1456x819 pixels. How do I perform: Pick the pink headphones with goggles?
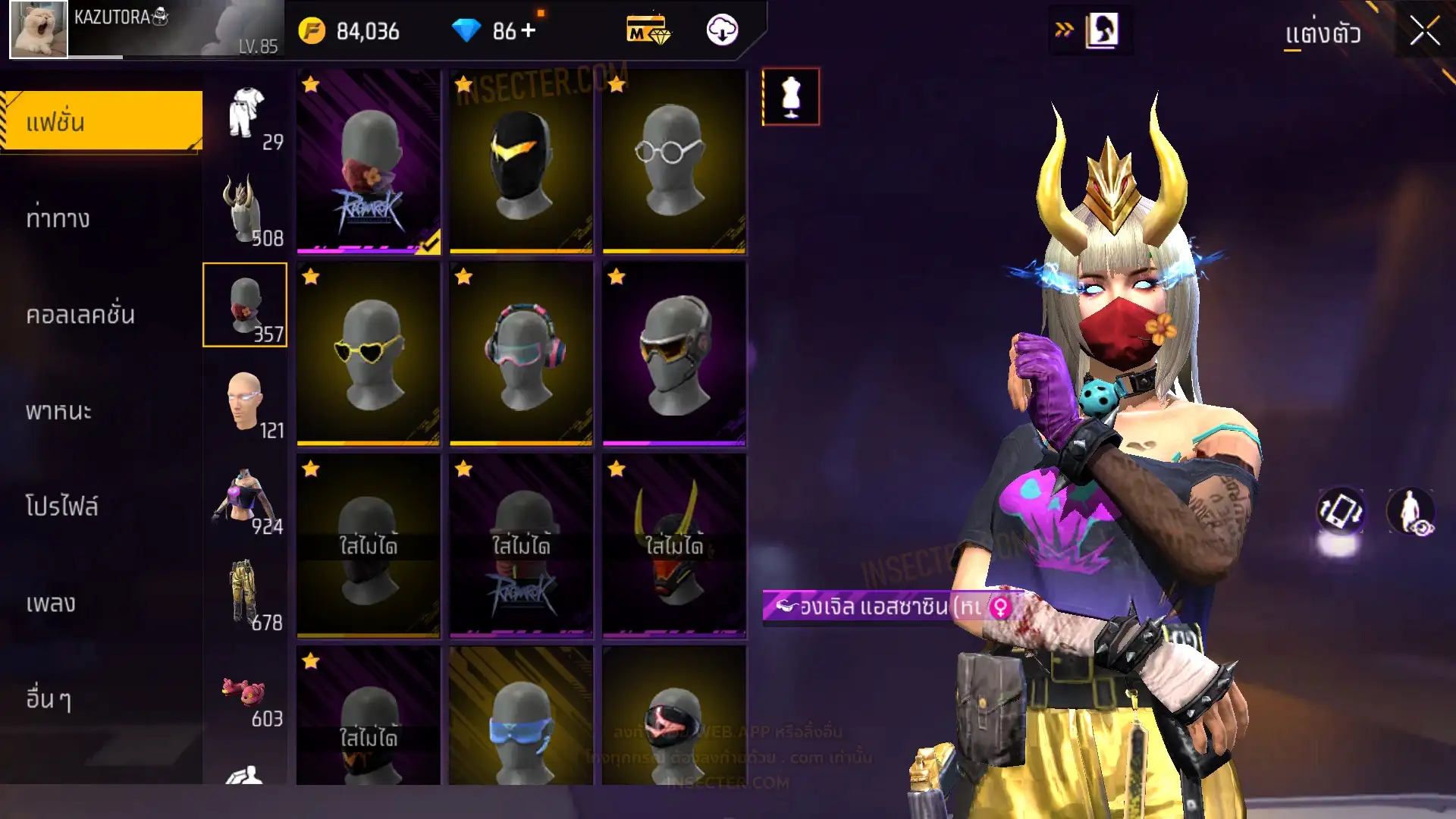coord(521,353)
